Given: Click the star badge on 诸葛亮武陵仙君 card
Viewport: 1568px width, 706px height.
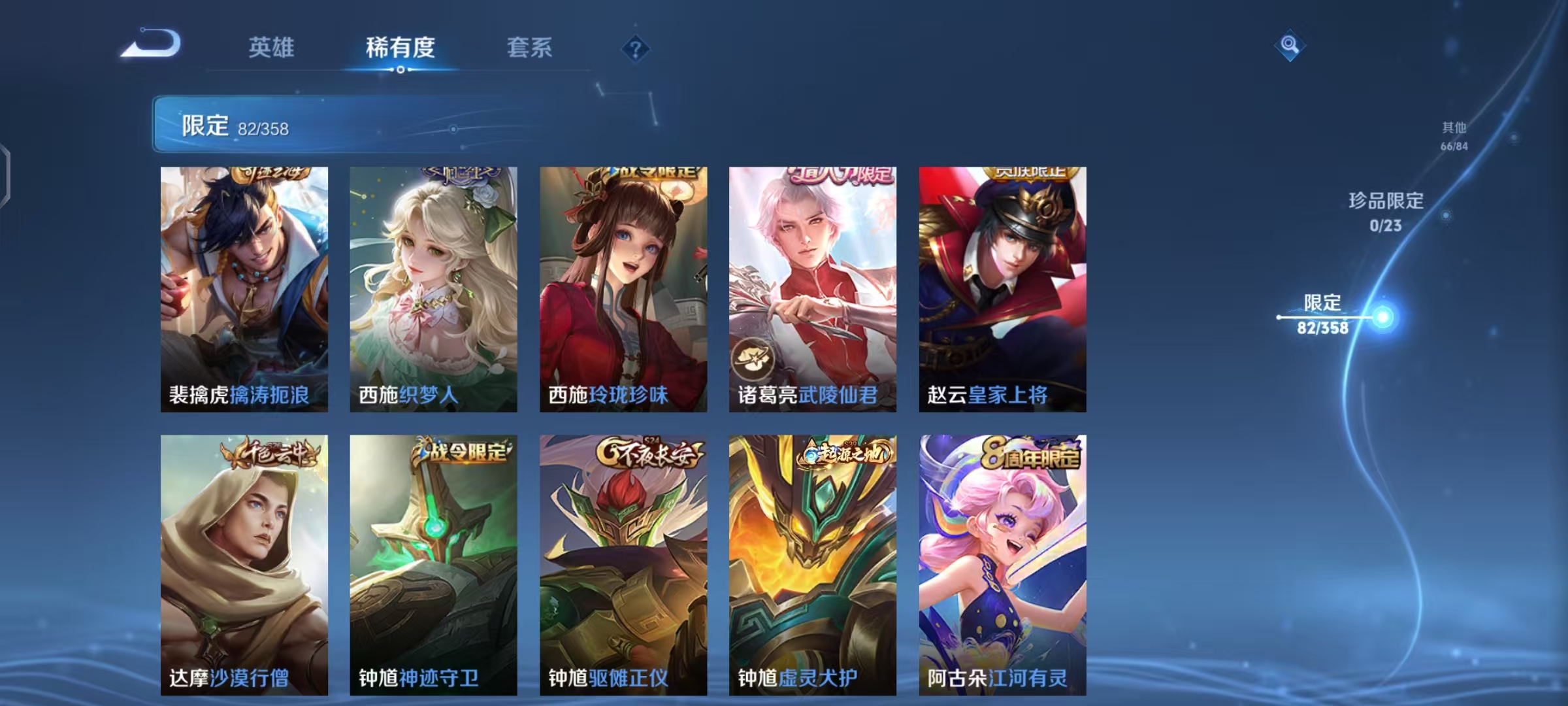Looking at the screenshot, I should click(x=754, y=356).
